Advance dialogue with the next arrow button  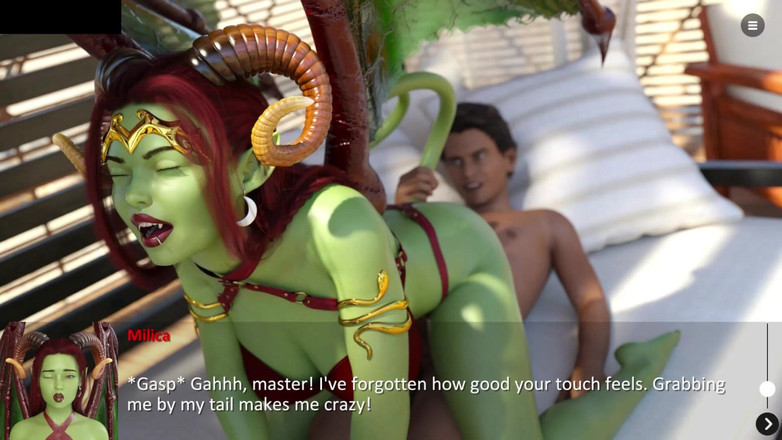tap(767, 425)
